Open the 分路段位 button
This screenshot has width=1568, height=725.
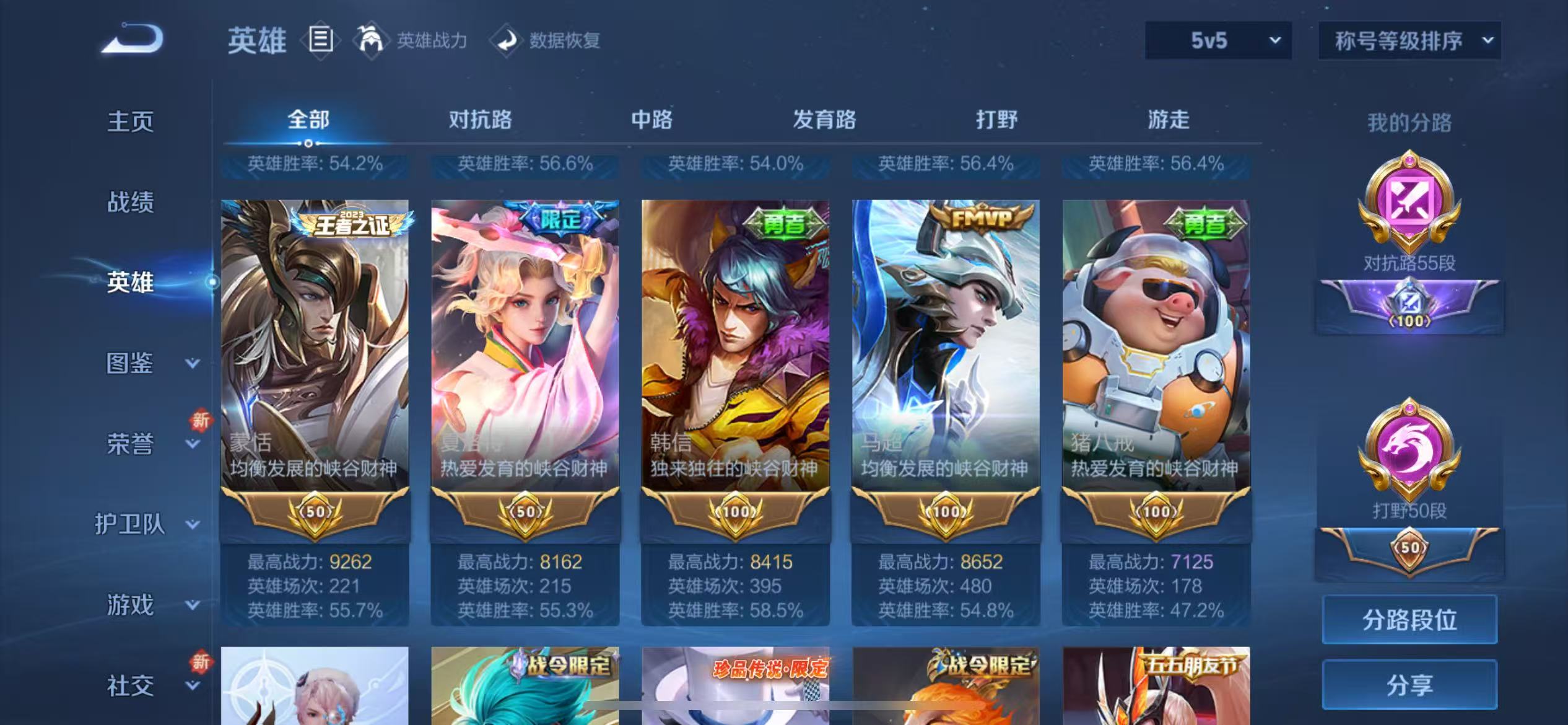coord(1409,618)
